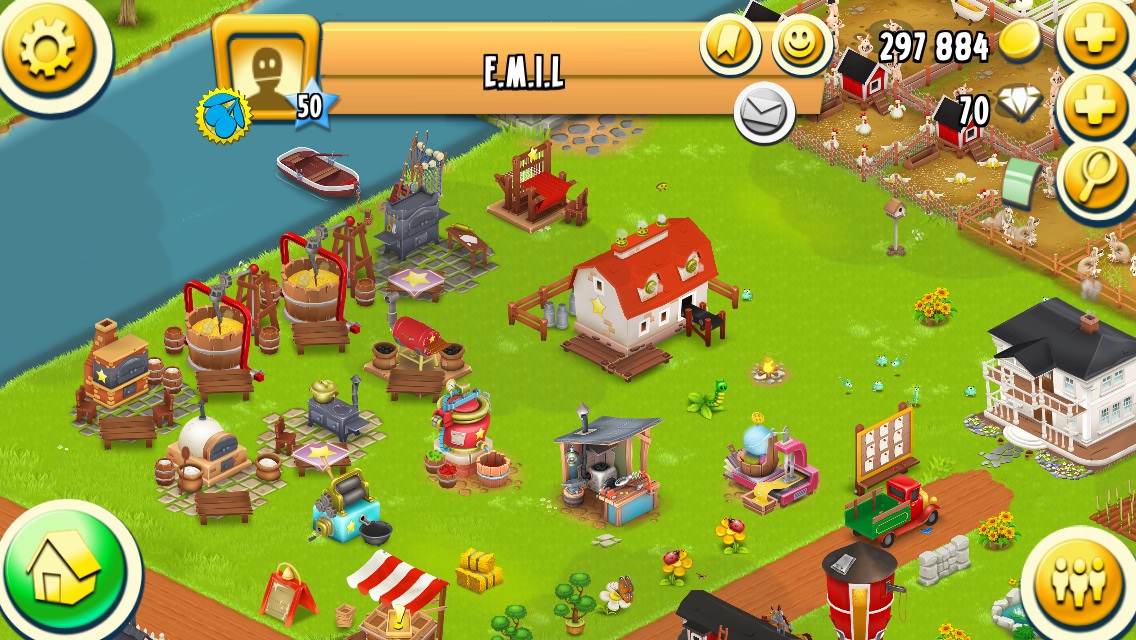Click the E.M.I.L profile avatar
Image resolution: width=1136 pixels, height=640 pixels.
click(265, 67)
